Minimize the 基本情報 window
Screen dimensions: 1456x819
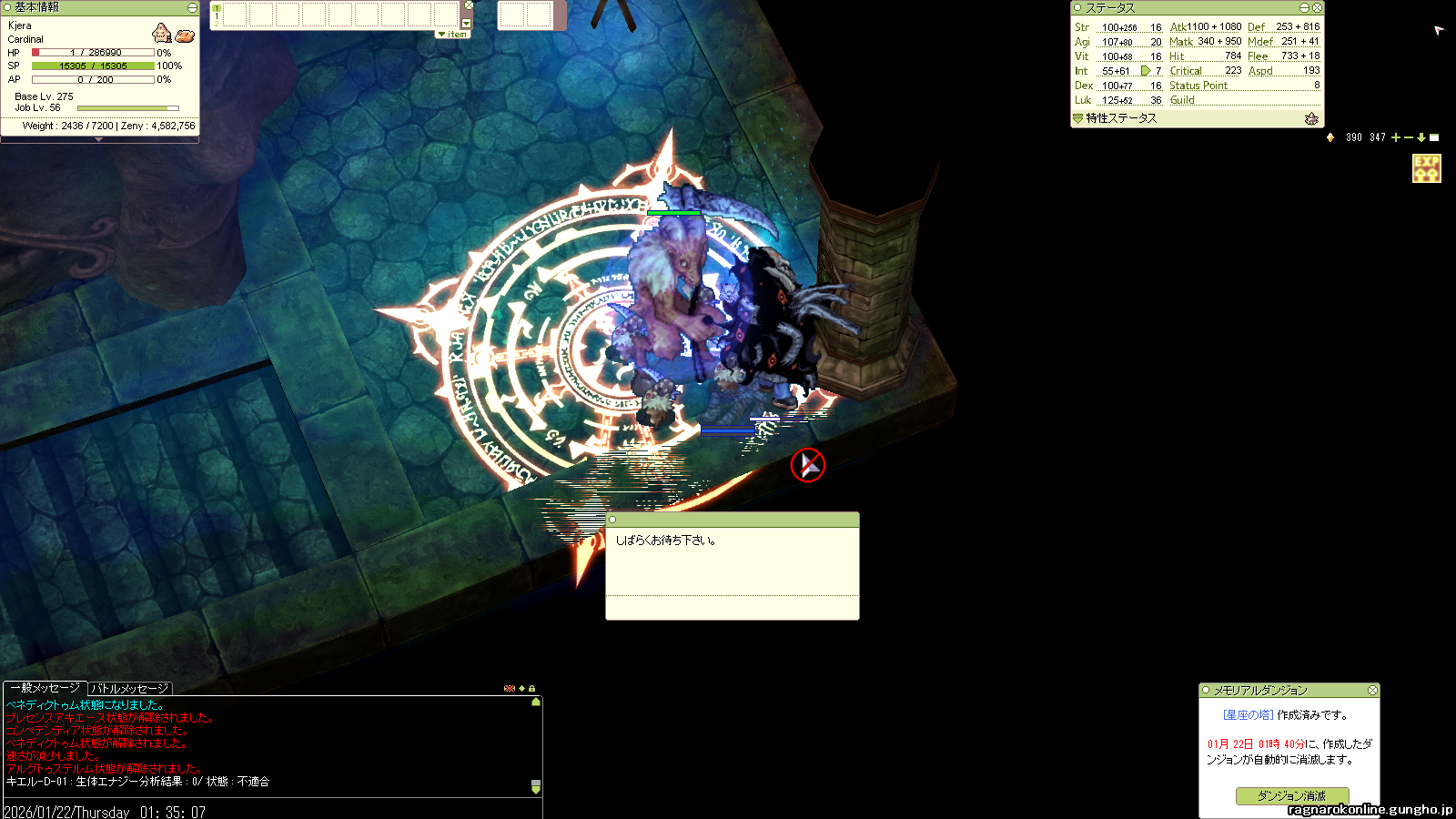192,7
